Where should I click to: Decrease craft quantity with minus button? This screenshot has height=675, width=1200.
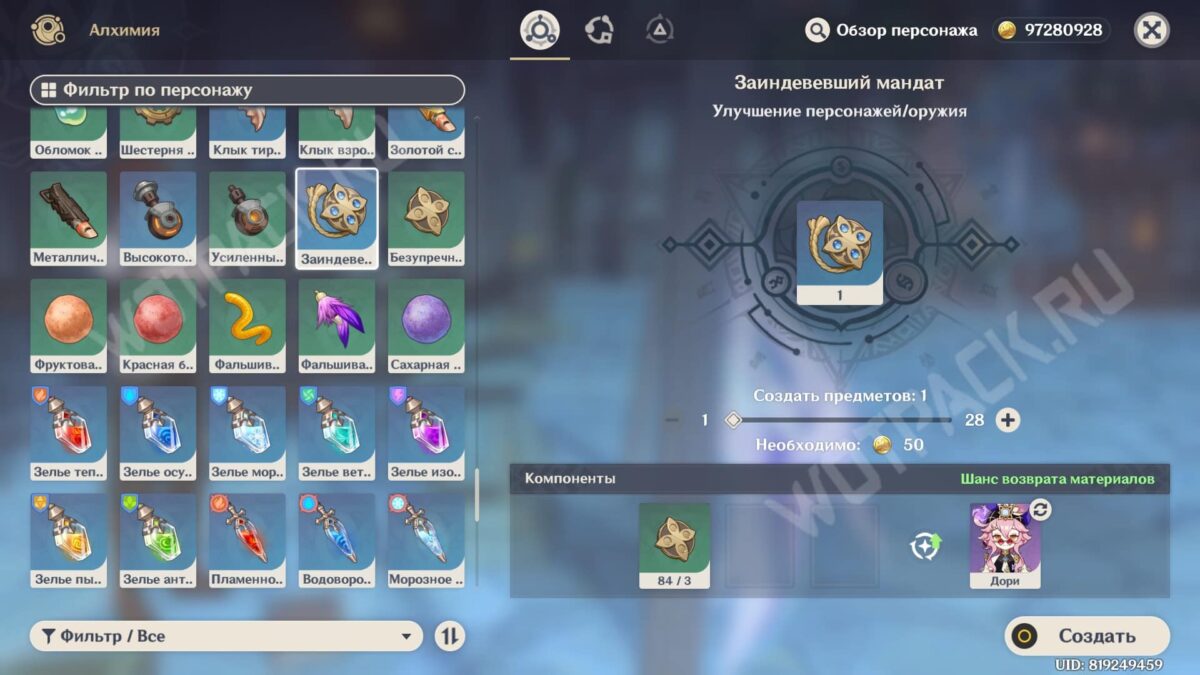tap(672, 420)
